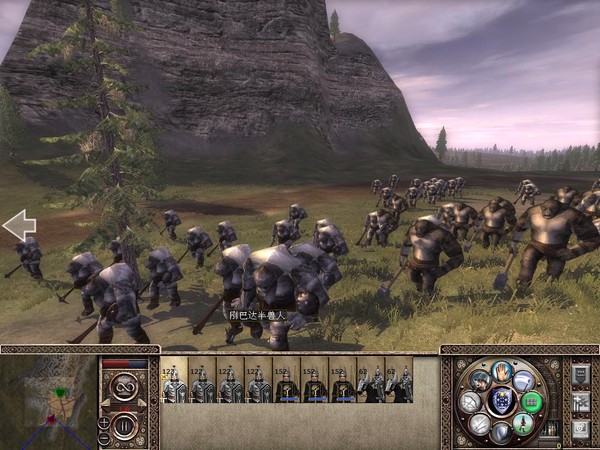Toggle formation with the green grid icon
The width and height of the screenshot is (600, 450).
(x=531, y=402)
